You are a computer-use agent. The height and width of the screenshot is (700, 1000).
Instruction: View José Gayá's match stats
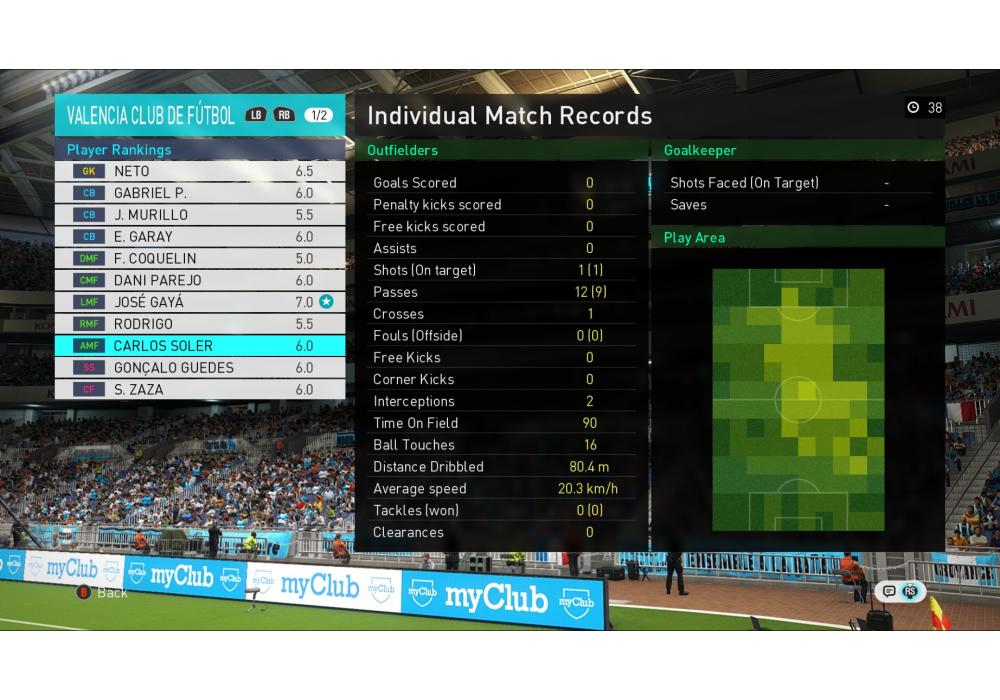(200, 302)
